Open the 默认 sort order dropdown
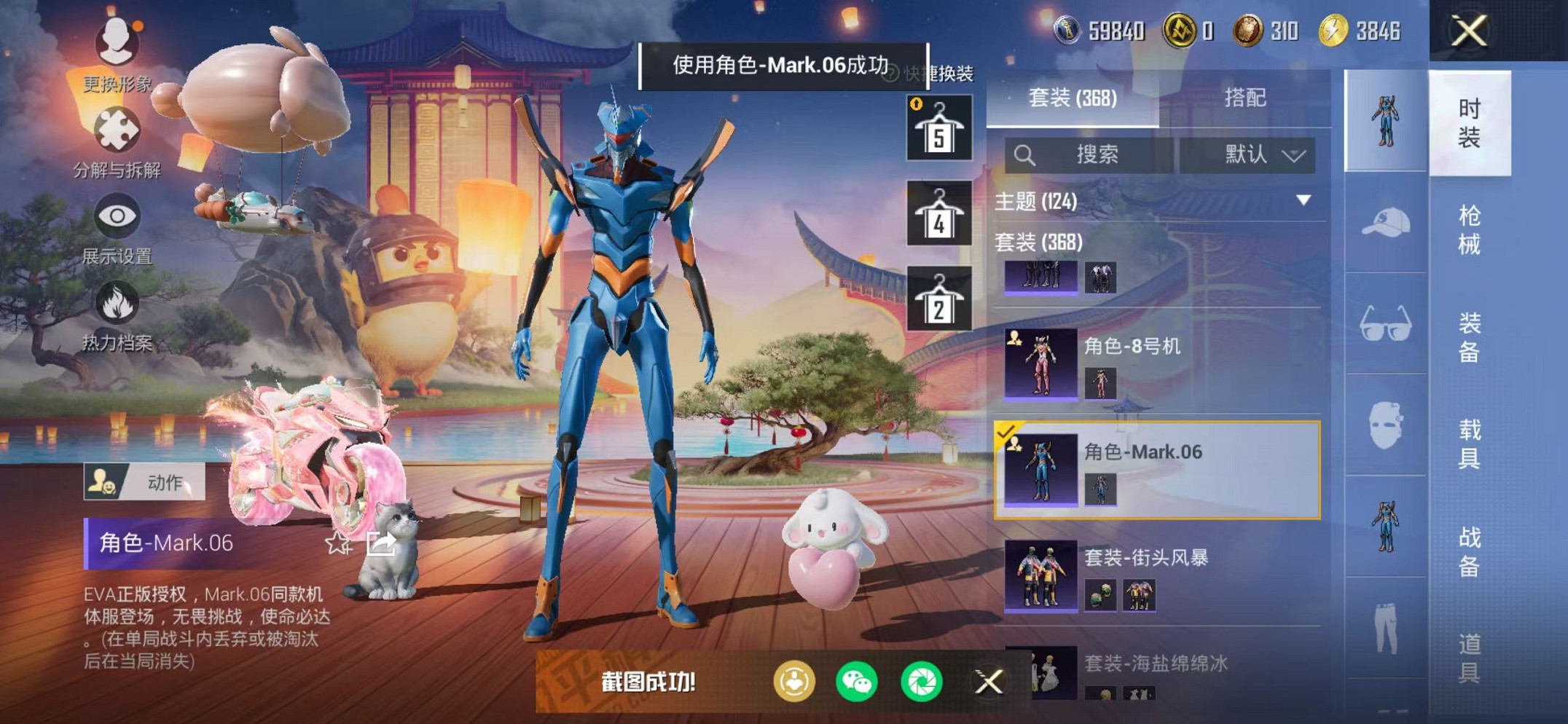This screenshot has width=1568, height=724. [1249, 155]
